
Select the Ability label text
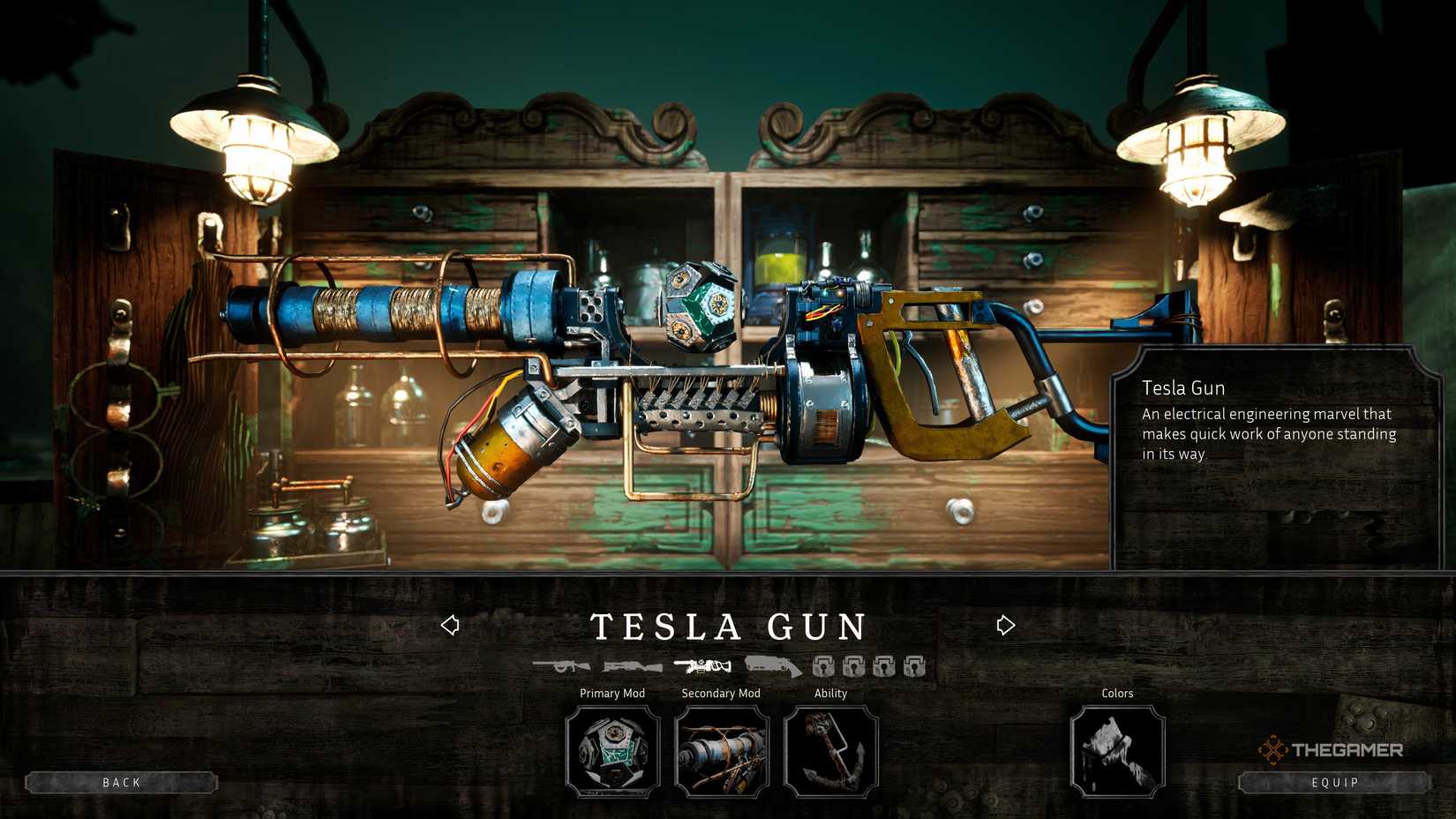click(829, 694)
